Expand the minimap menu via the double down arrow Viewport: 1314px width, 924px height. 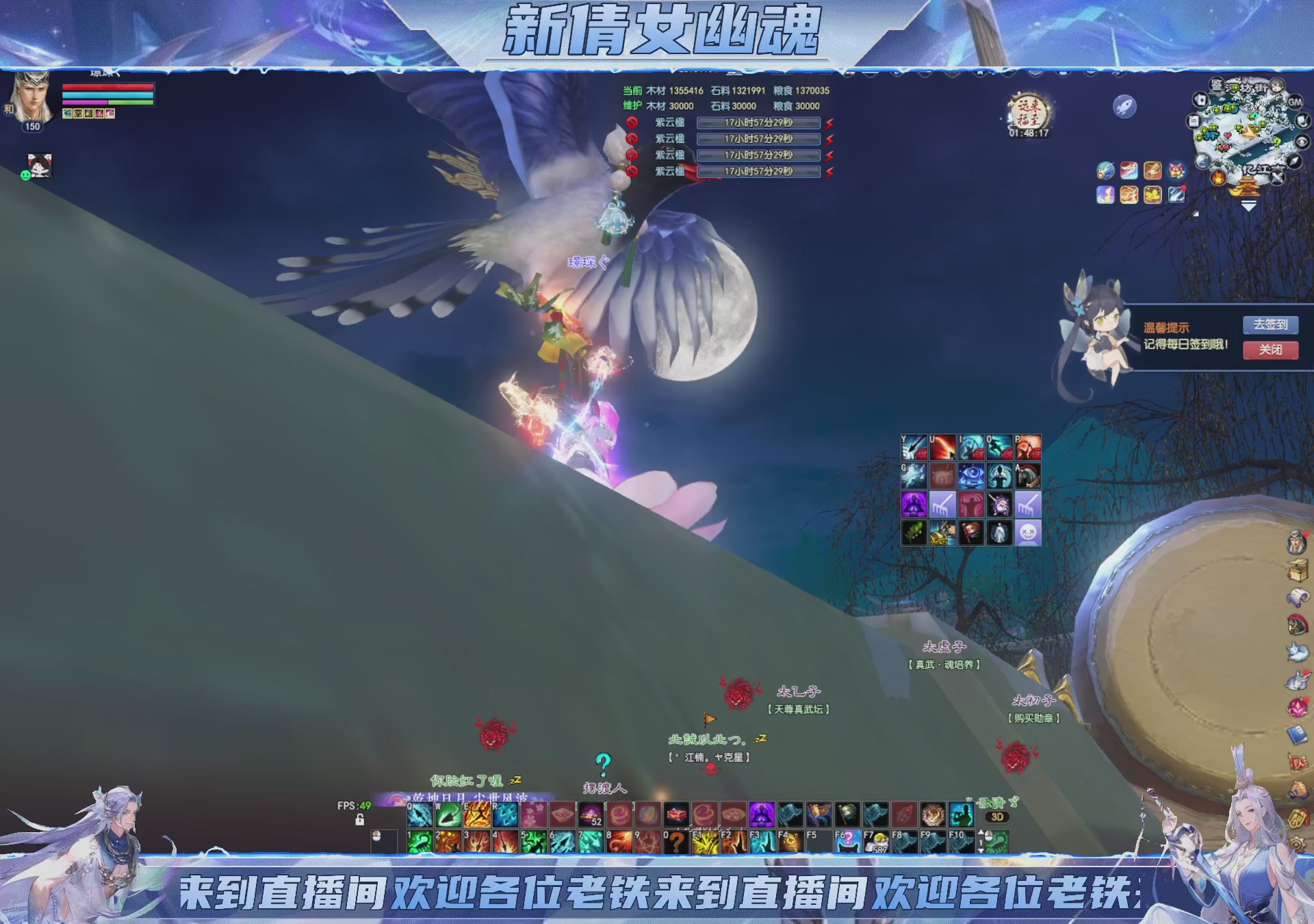1249,207
